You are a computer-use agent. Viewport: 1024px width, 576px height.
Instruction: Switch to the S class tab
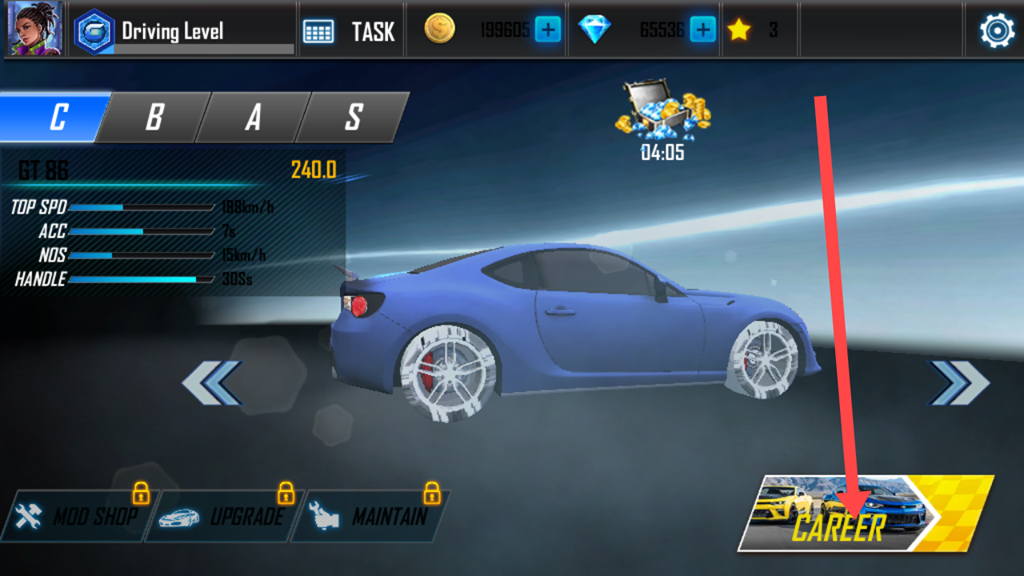353,117
